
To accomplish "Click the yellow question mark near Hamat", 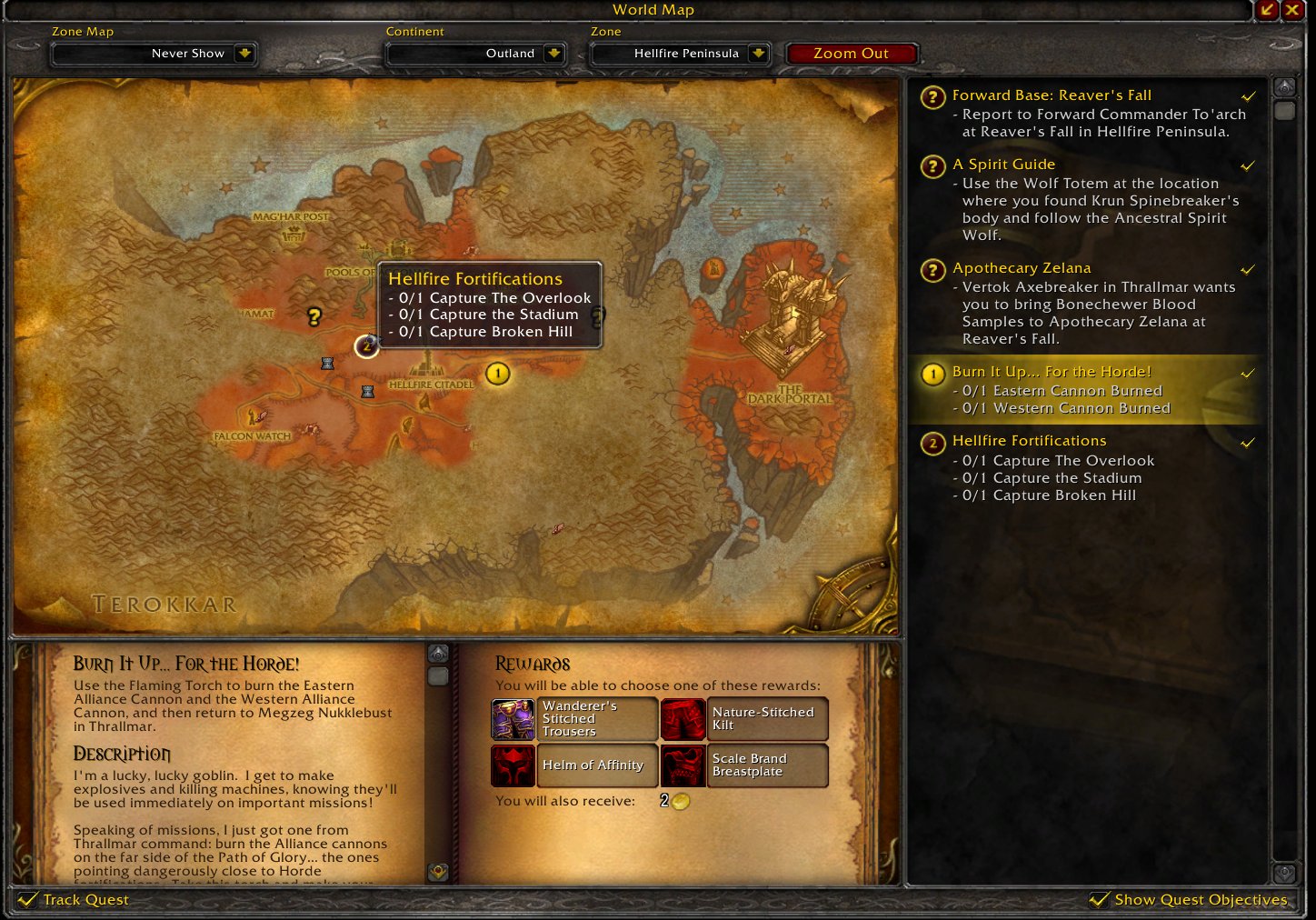I will (313, 318).
